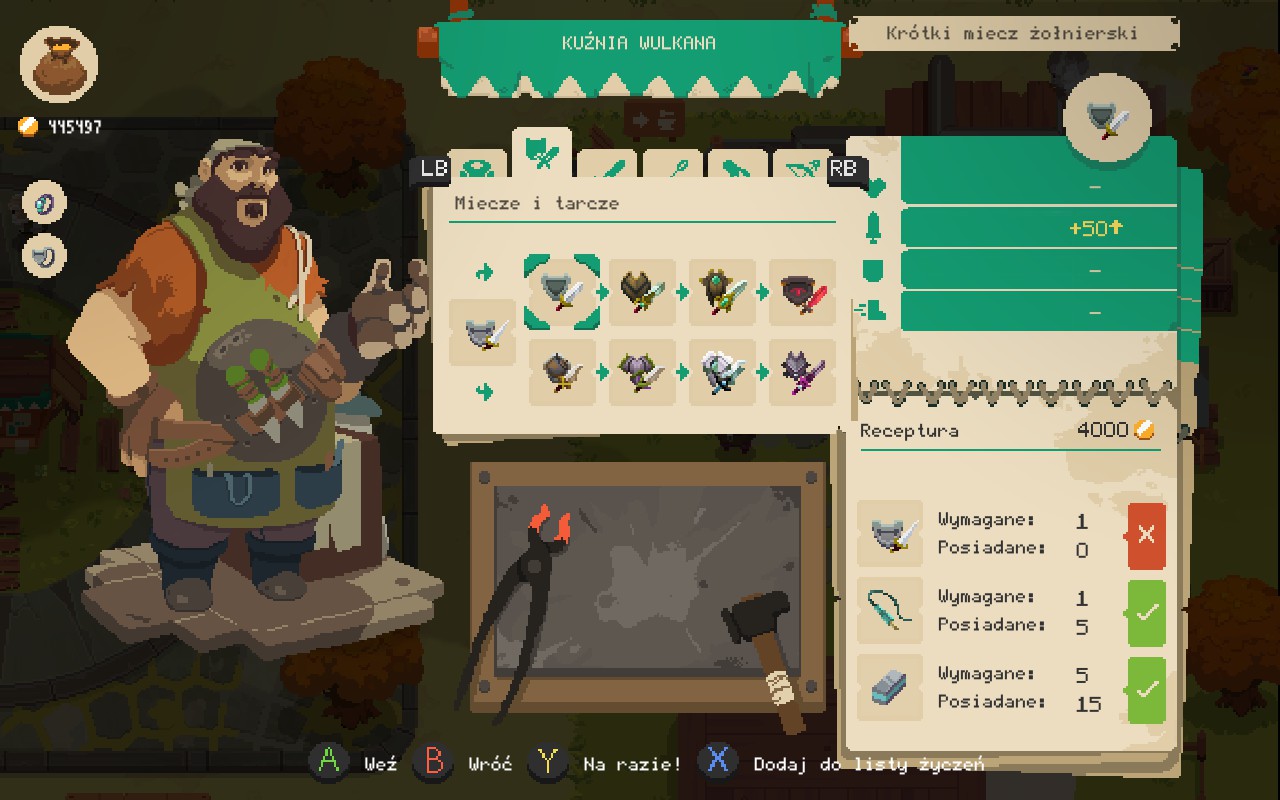The height and width of the screenshot is (800, 1280).
Task: Open the gloves category tab
Action: point(737,170)
